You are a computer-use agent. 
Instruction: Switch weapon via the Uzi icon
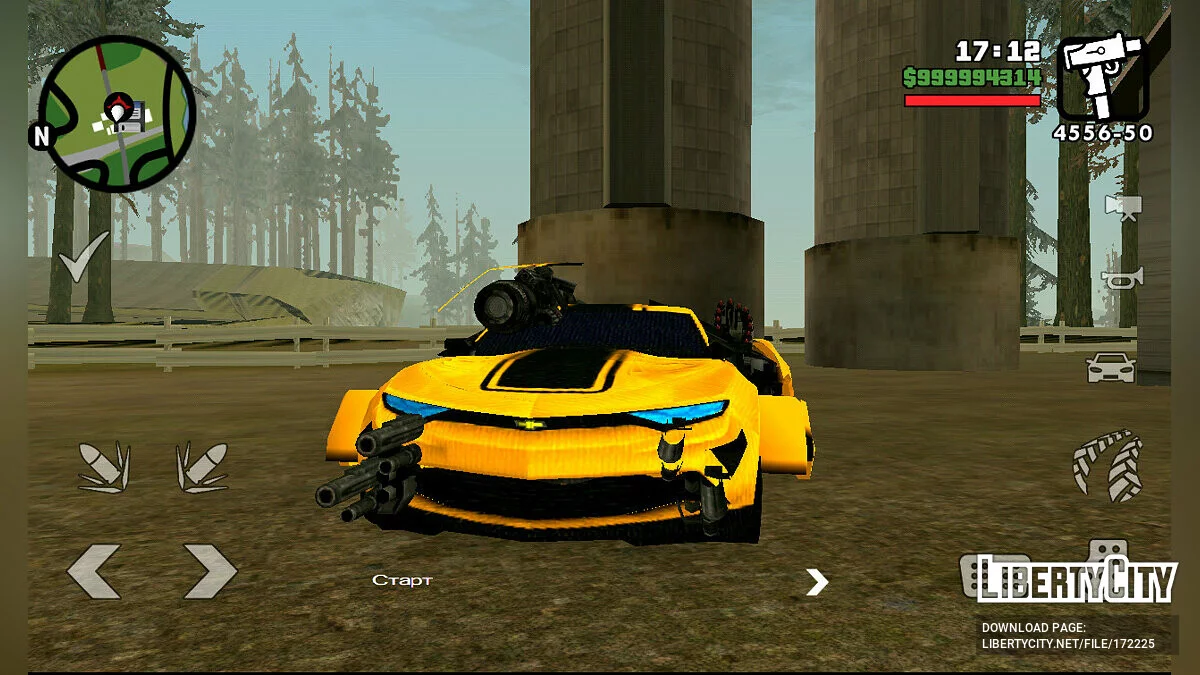coord(1104,78)
